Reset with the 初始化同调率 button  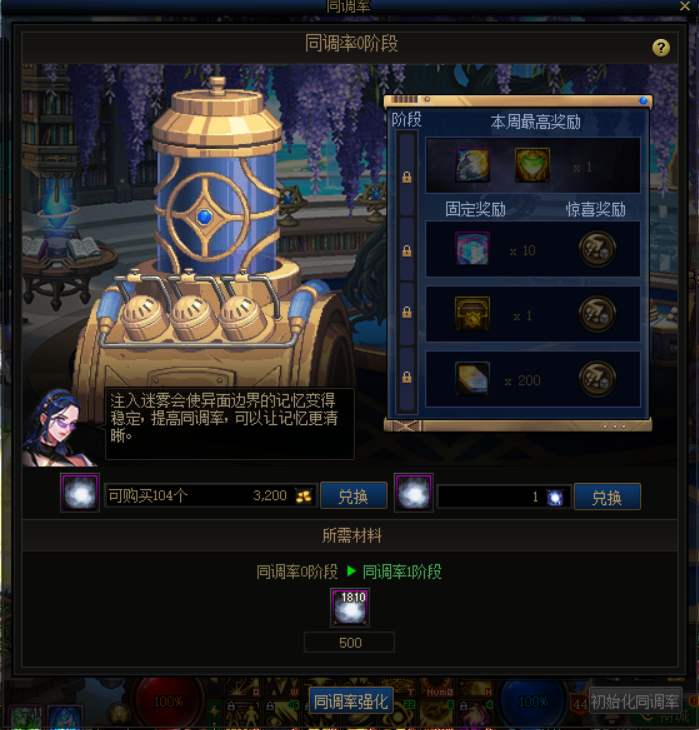tap(635, 701)
